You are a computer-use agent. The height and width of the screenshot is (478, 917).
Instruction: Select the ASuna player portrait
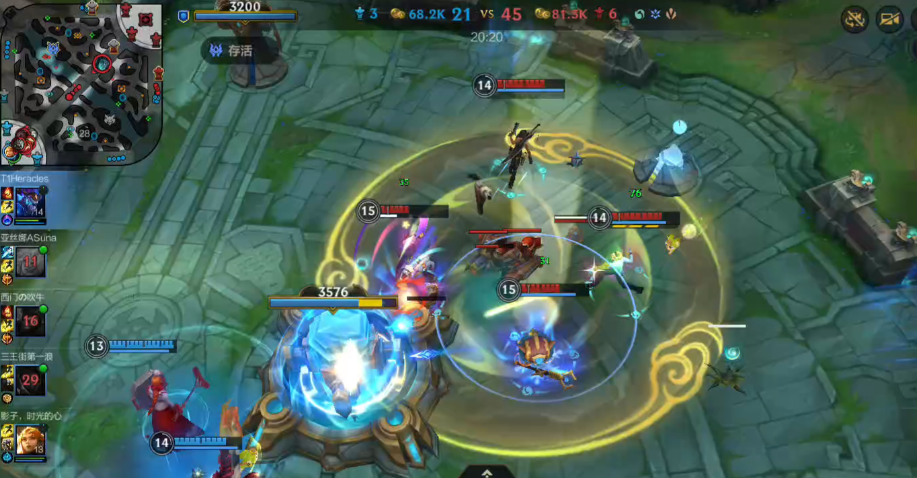click(x=30, y=263)
